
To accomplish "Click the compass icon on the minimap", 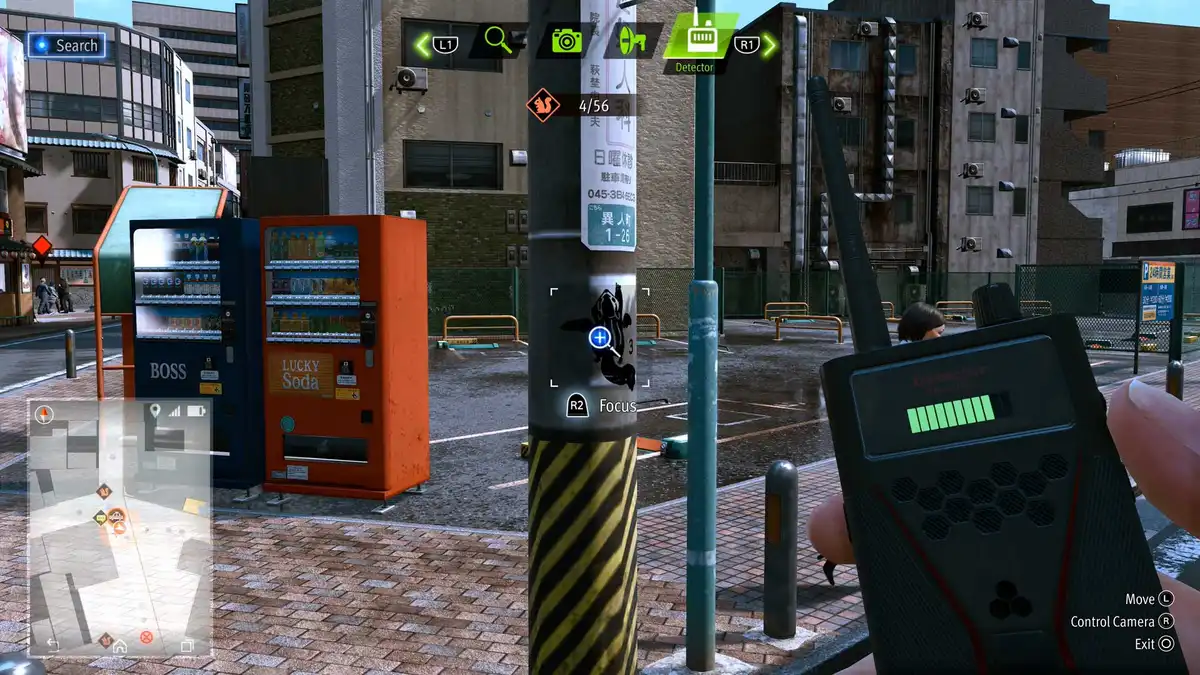I will 44,413.
